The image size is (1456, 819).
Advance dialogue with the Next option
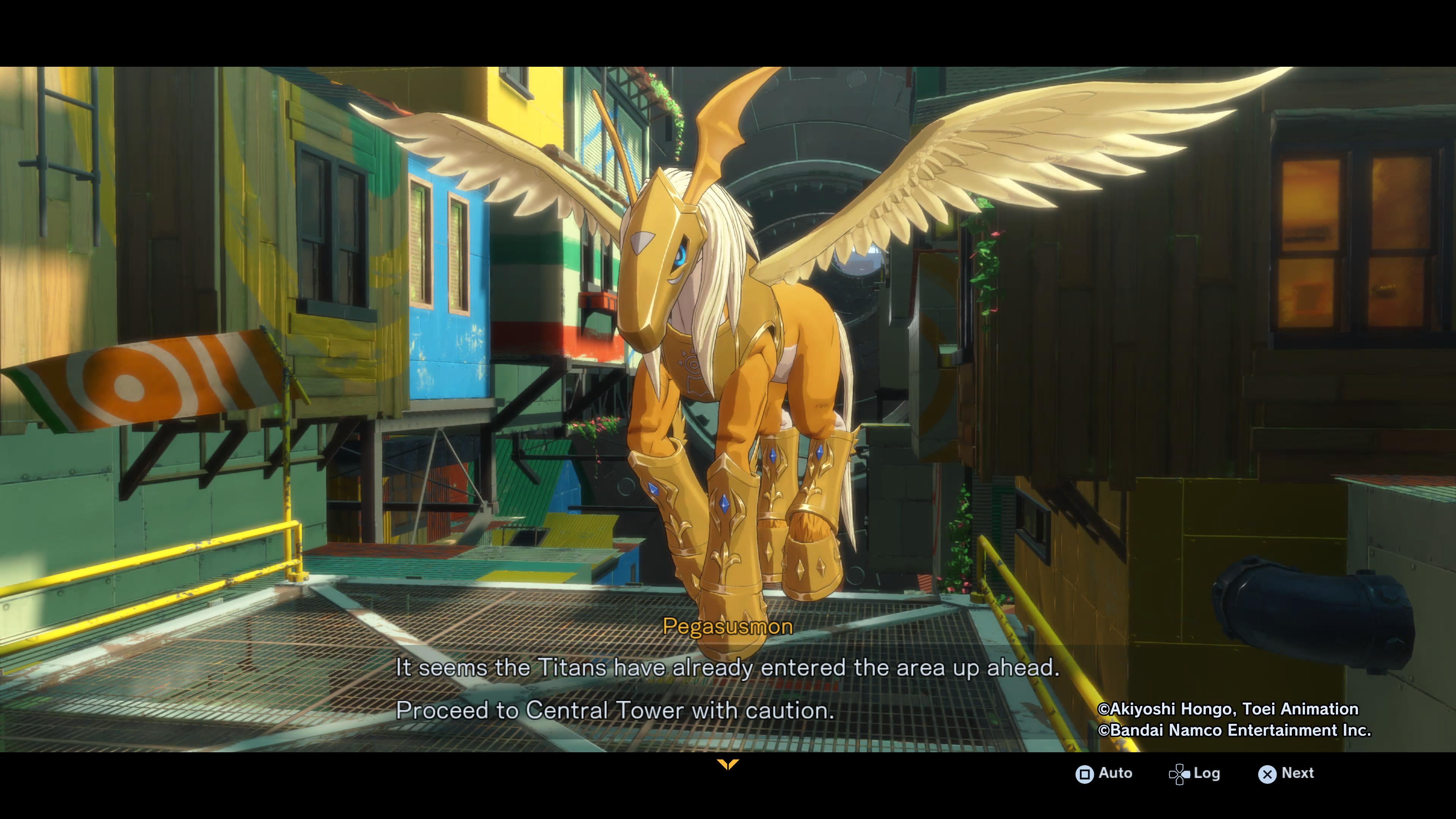(1287, 773)
